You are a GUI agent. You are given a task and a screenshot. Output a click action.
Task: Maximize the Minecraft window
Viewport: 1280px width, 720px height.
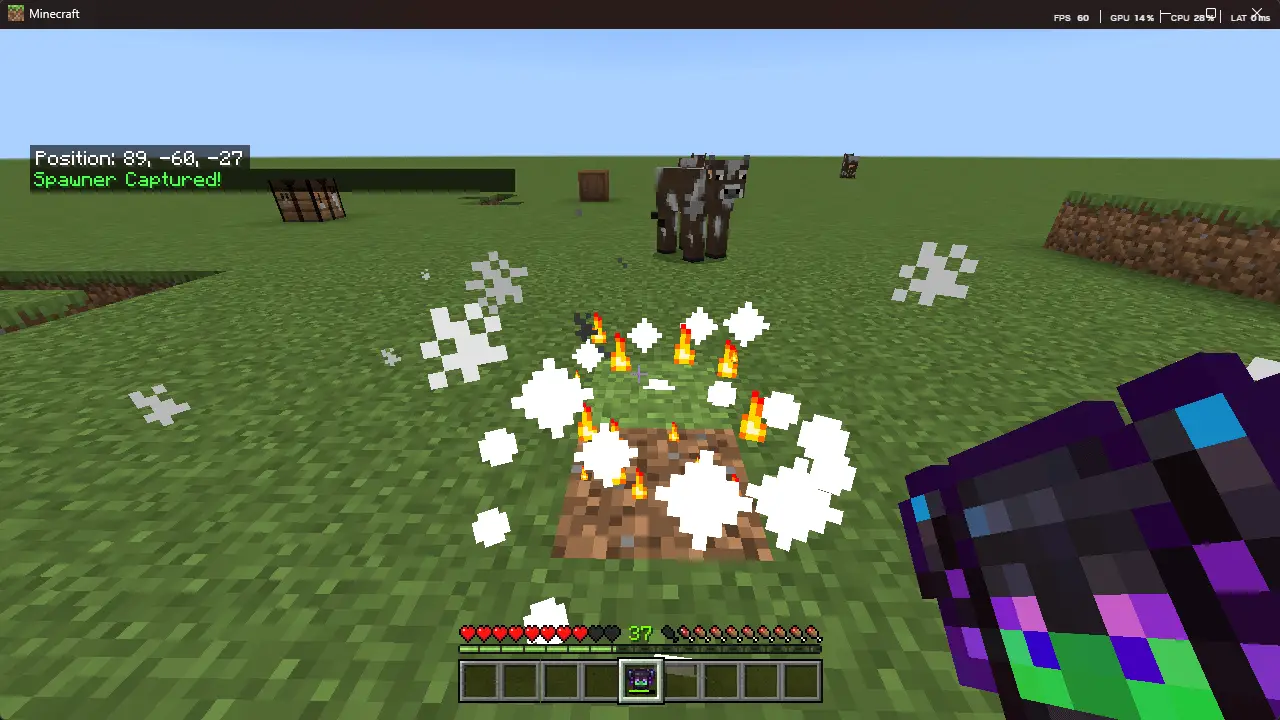(1211, 13)
